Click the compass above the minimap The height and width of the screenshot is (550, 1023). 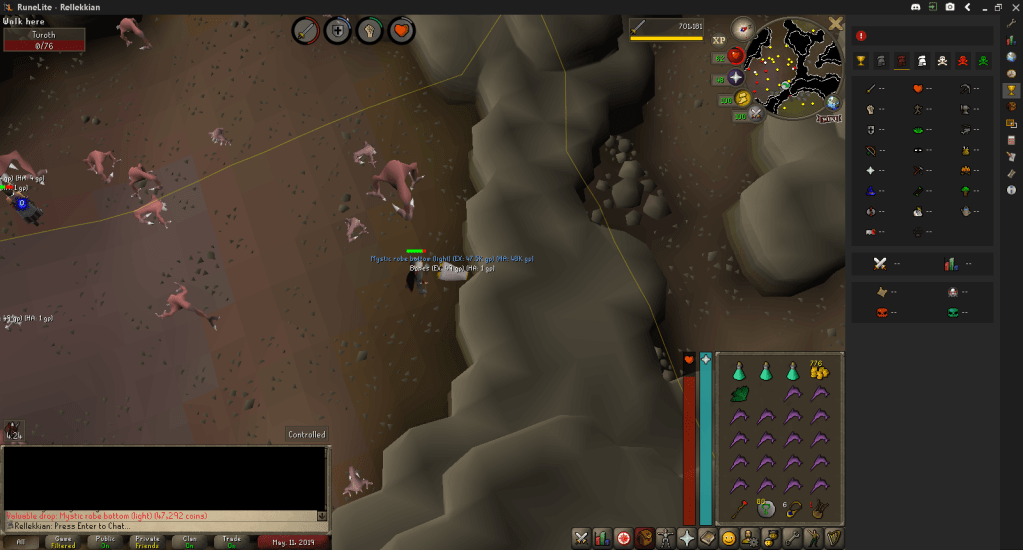tap(742, 27)
